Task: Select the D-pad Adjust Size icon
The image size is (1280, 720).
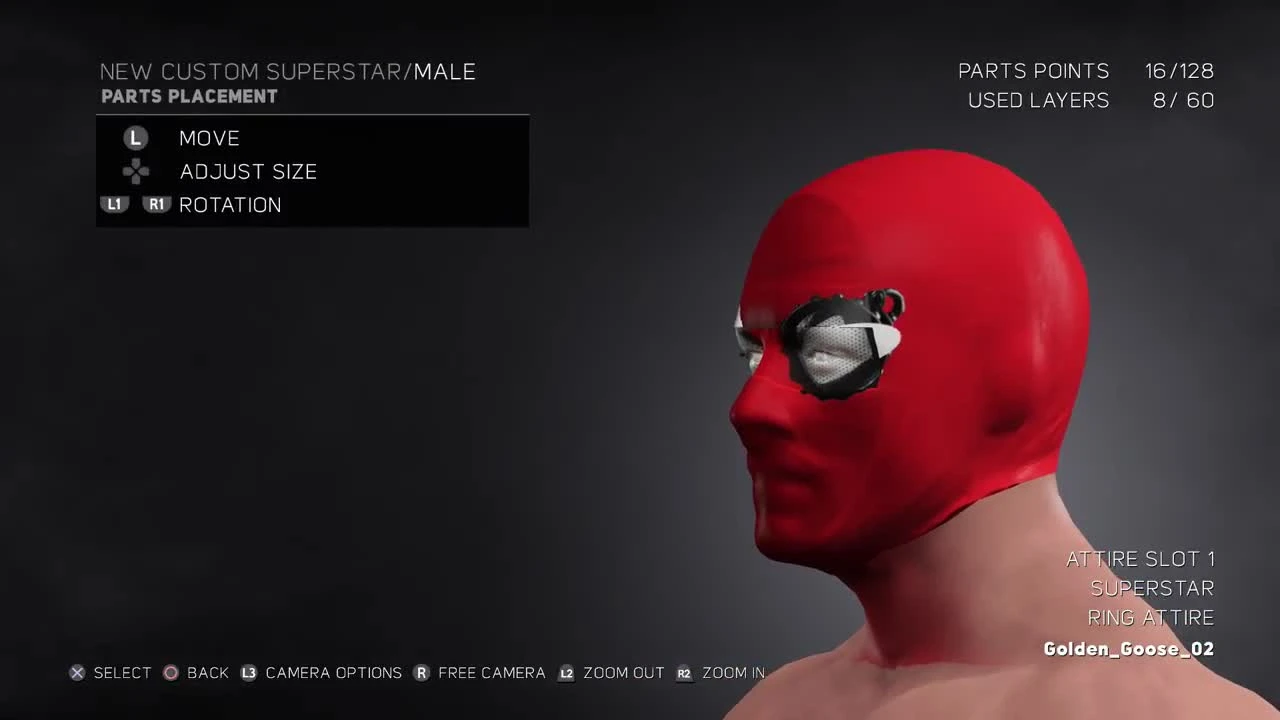Action: coord(135,171)
